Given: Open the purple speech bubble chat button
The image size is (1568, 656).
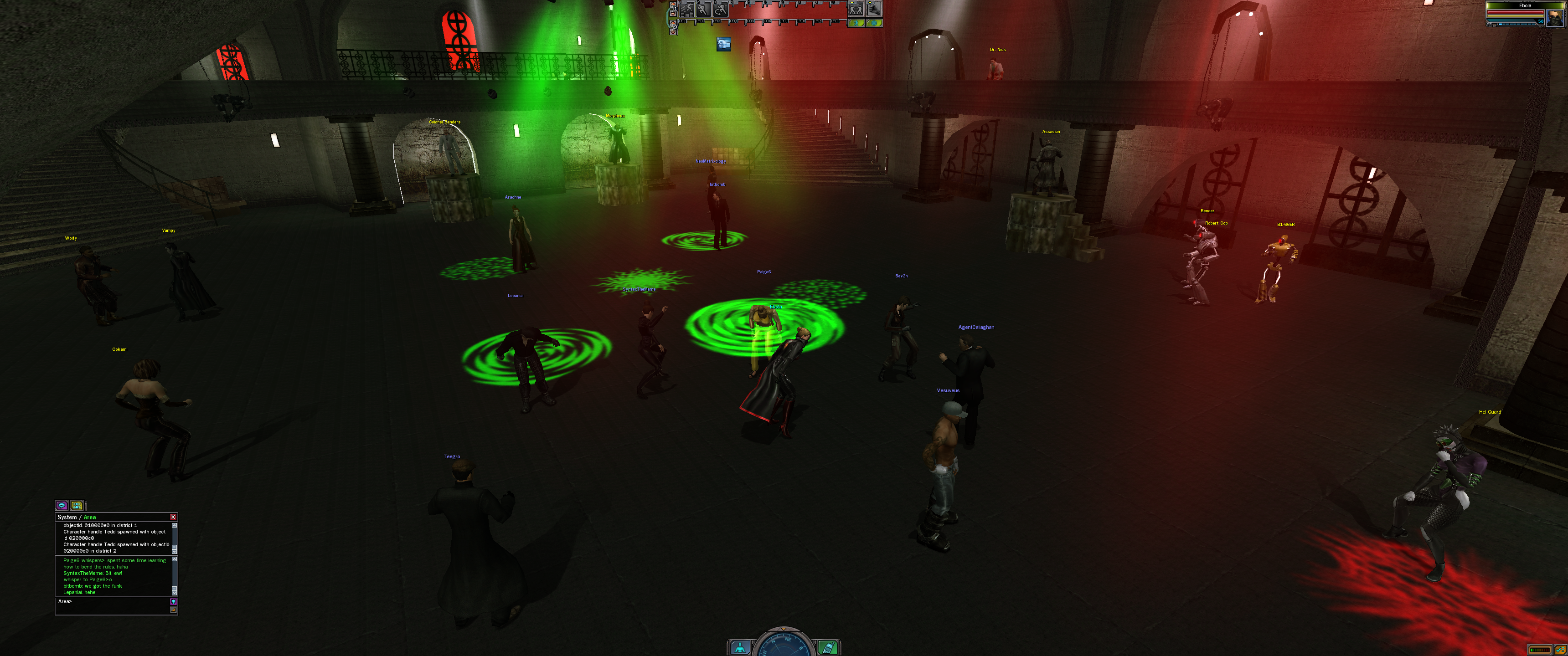Looking at the screenshot, I should coord(62,505).
